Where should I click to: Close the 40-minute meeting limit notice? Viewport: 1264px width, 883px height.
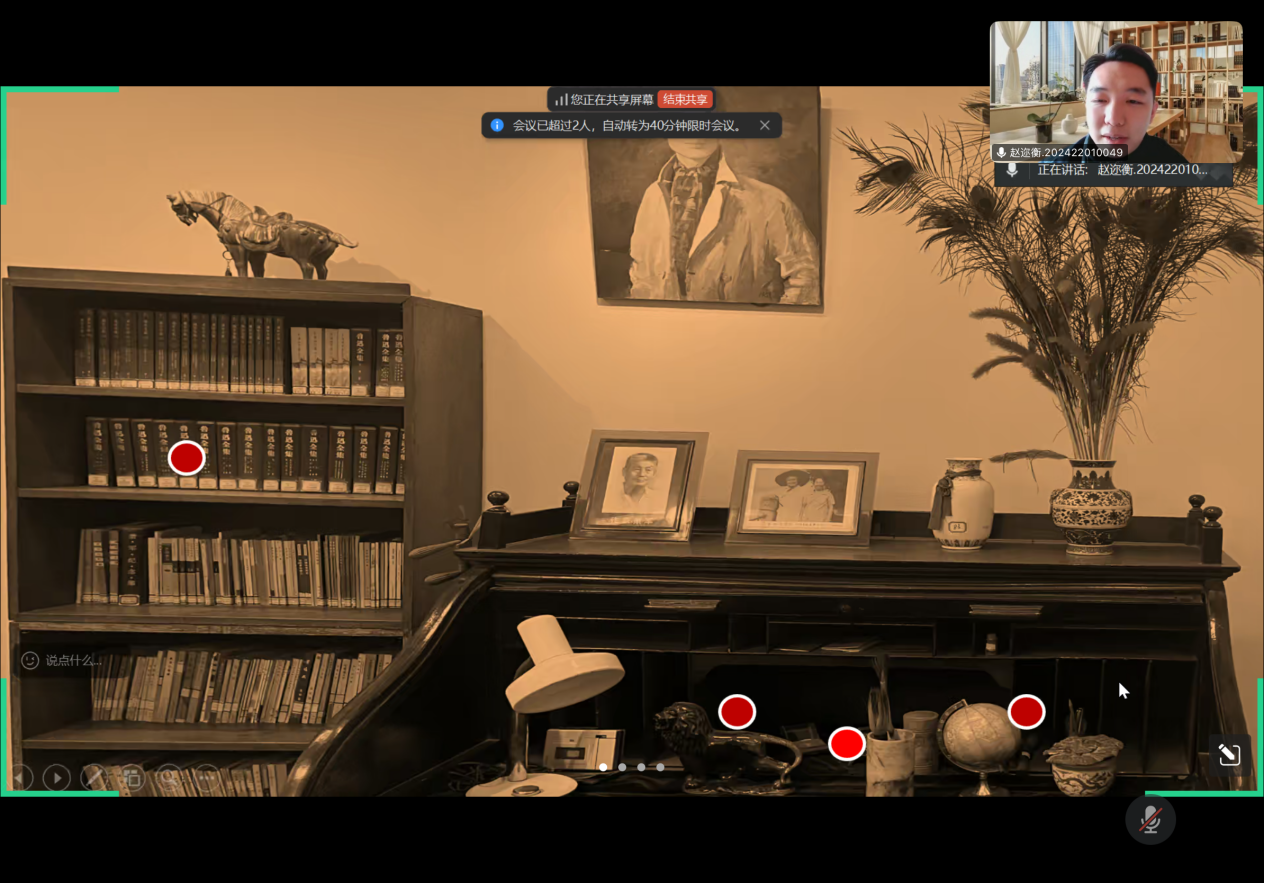click(765, 126)
